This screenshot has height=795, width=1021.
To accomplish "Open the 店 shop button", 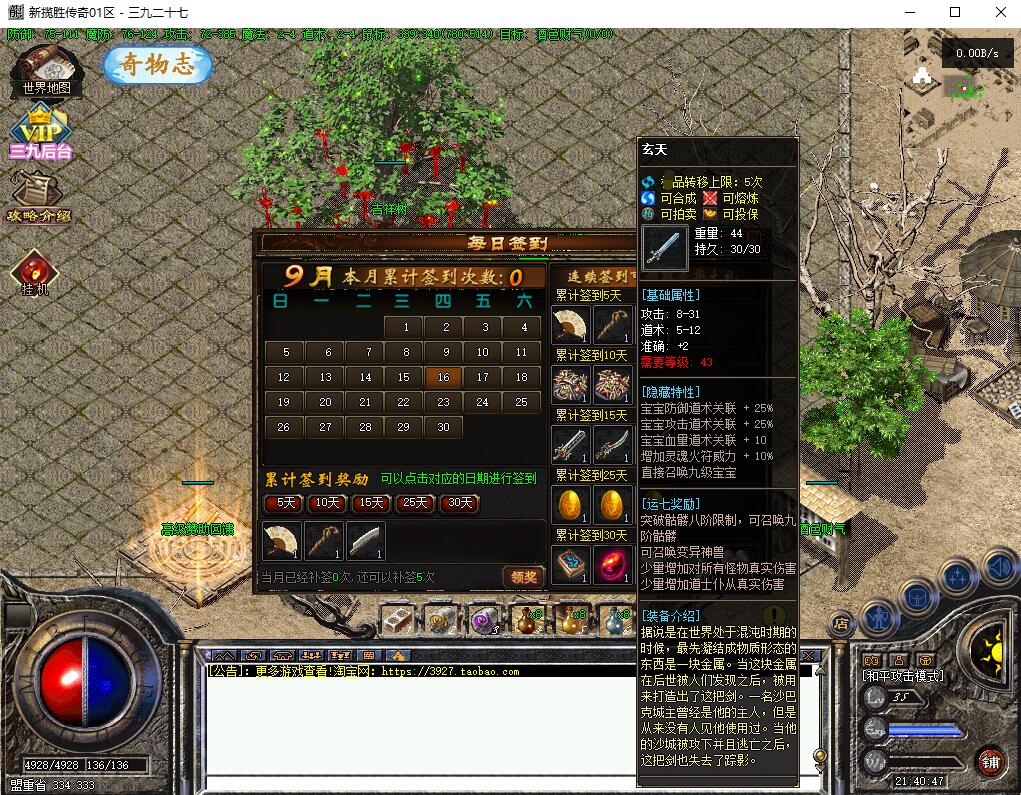I will [841, 621].
